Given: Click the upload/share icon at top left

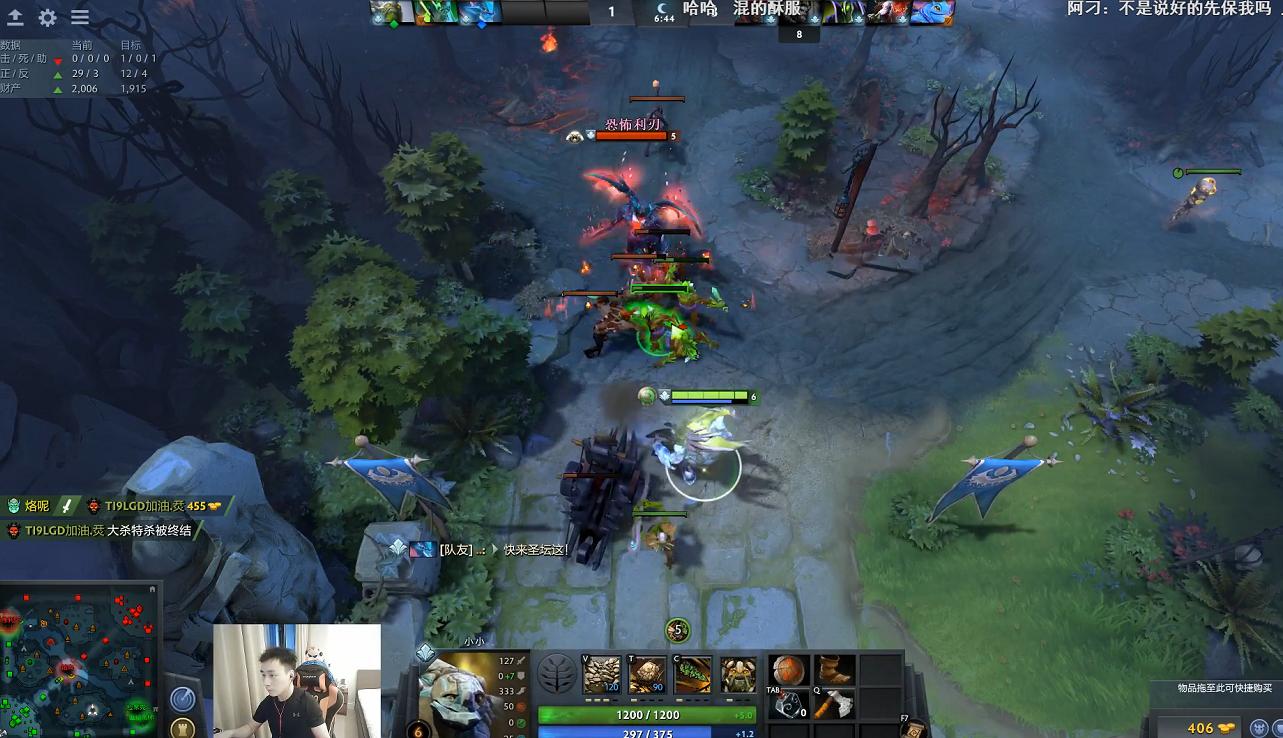Looking at the screenshot, I should 17,17.
